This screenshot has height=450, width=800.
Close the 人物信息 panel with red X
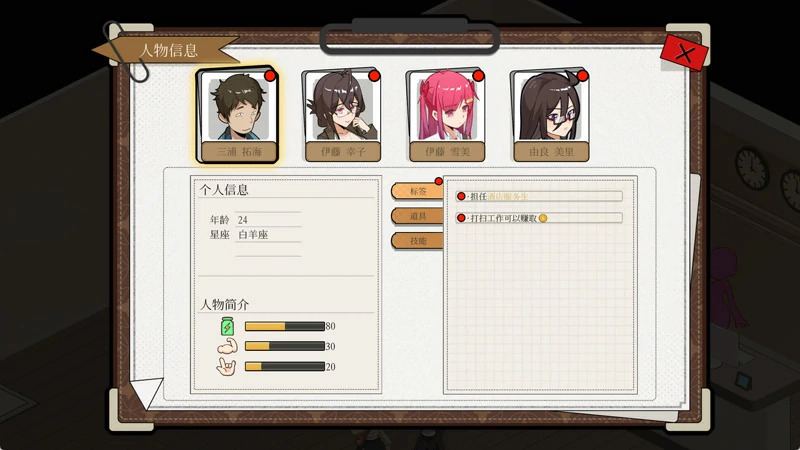click(x=684, y=53)
